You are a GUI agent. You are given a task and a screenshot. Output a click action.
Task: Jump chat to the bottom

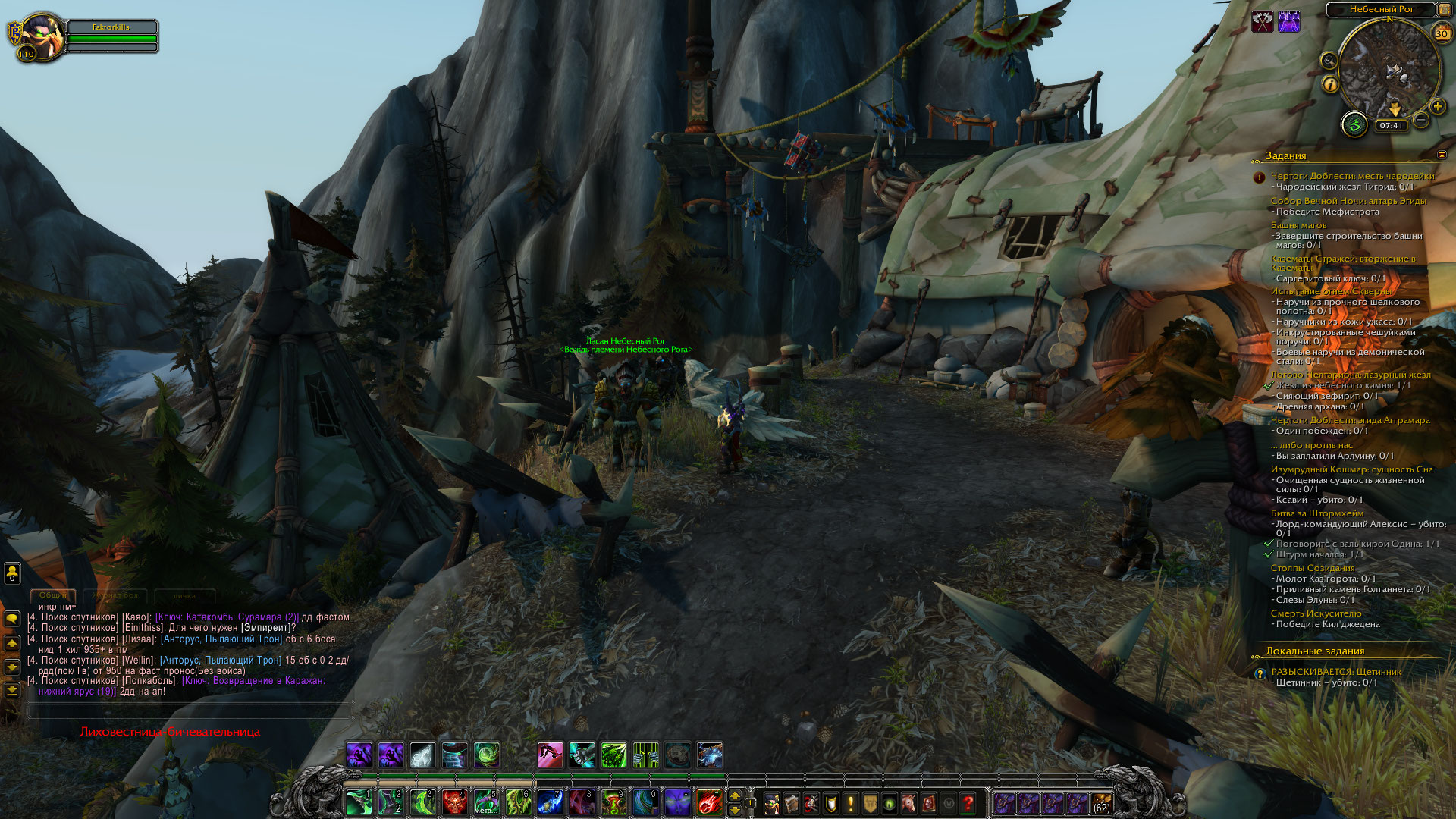coord(12,690)
